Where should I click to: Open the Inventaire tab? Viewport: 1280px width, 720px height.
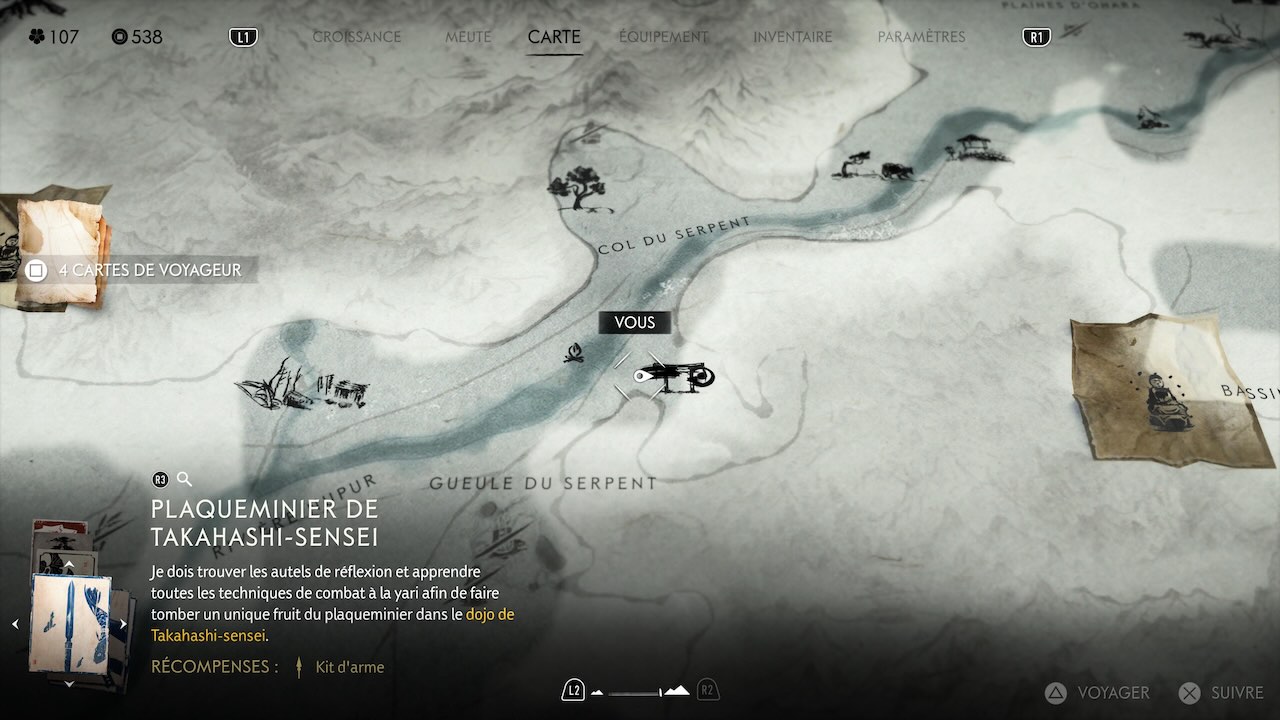pos(792,37)
